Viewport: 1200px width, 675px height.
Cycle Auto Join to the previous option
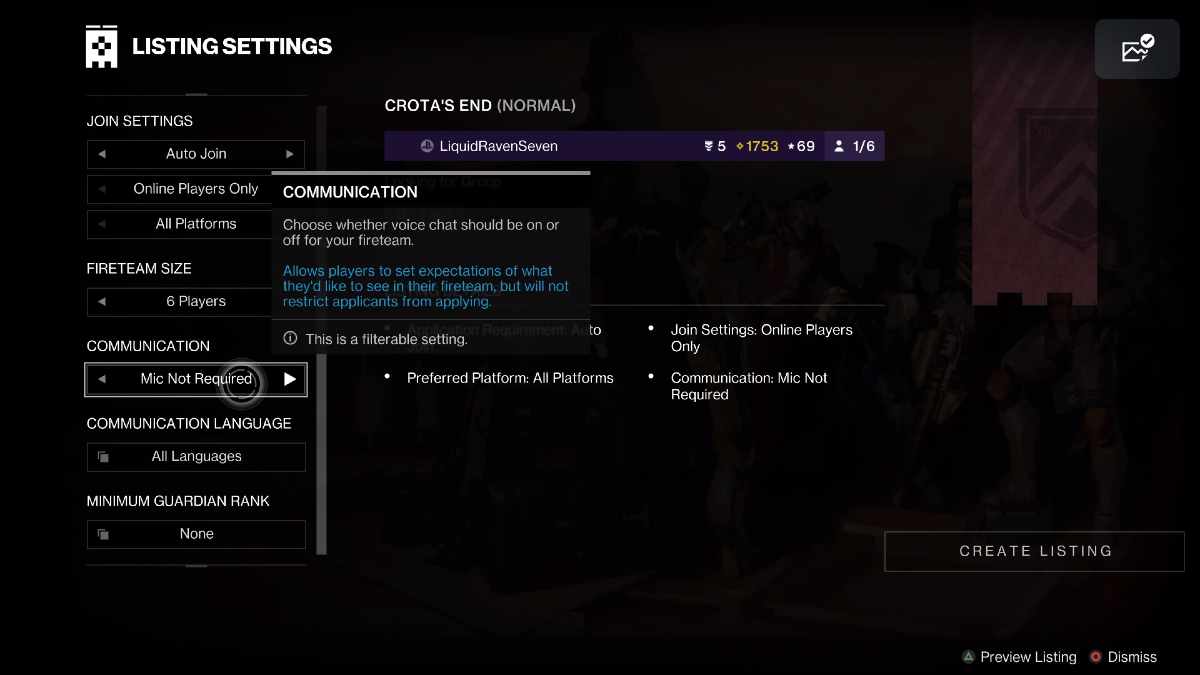(x=102, y=154)
